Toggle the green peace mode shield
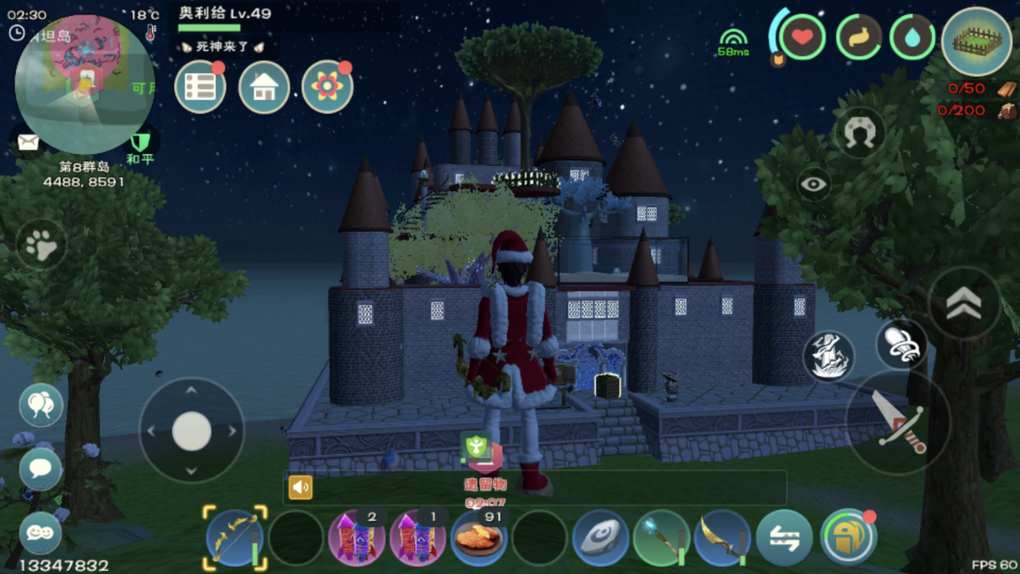The width and height of the screenshot is (1020, 574). click(140, 141)
